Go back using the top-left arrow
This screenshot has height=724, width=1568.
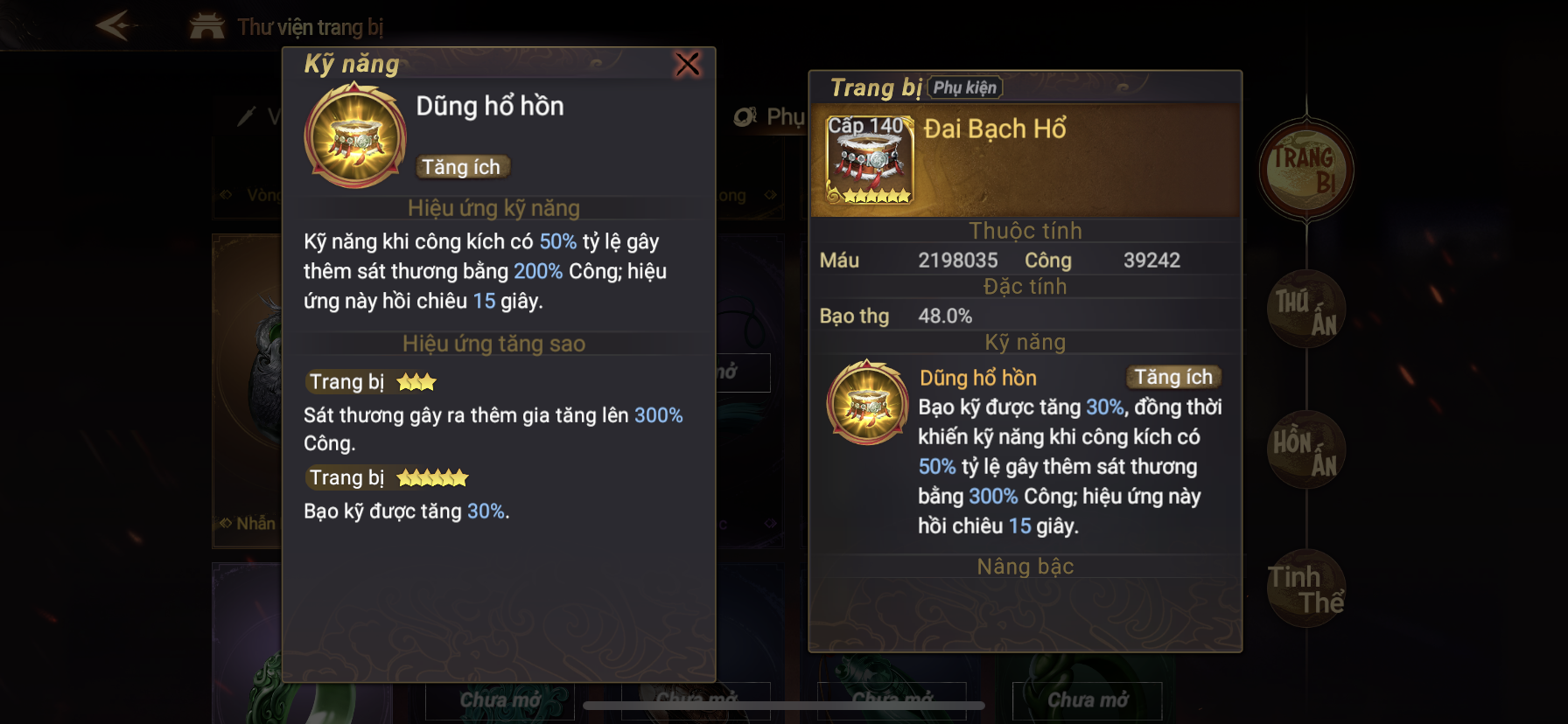click(x=115, y=25)
